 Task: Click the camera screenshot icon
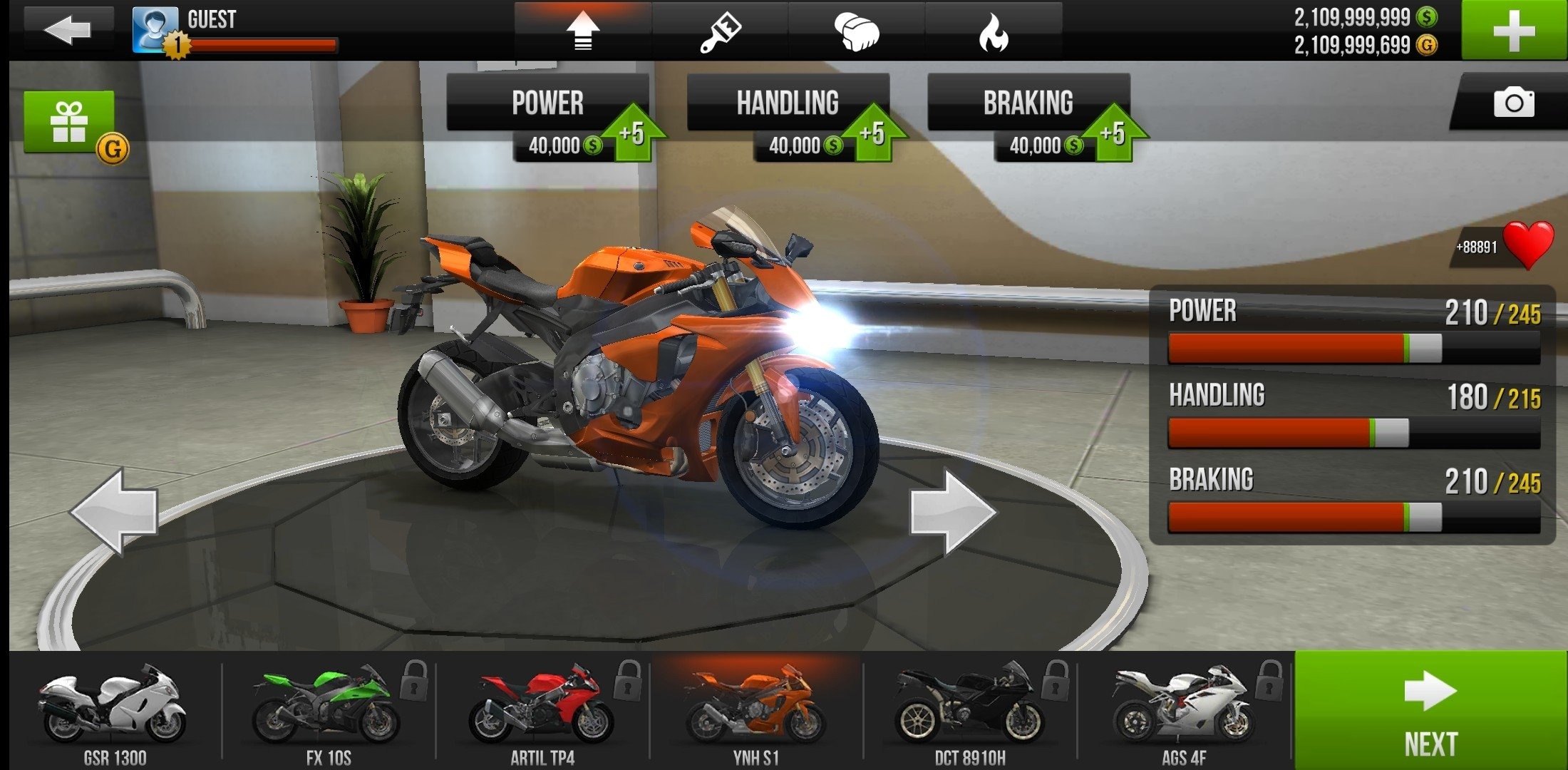click(1516, 103)
